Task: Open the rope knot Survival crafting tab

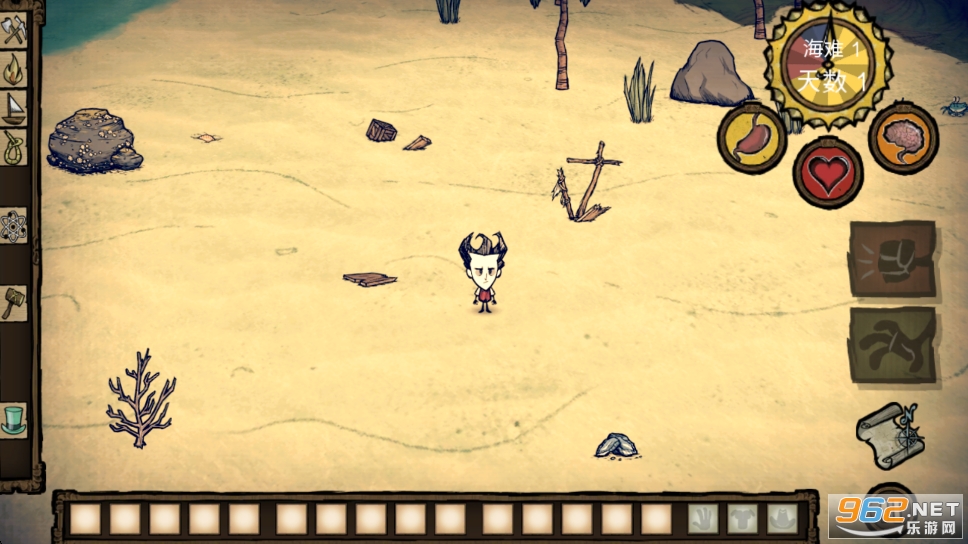Action: point(14,147)
